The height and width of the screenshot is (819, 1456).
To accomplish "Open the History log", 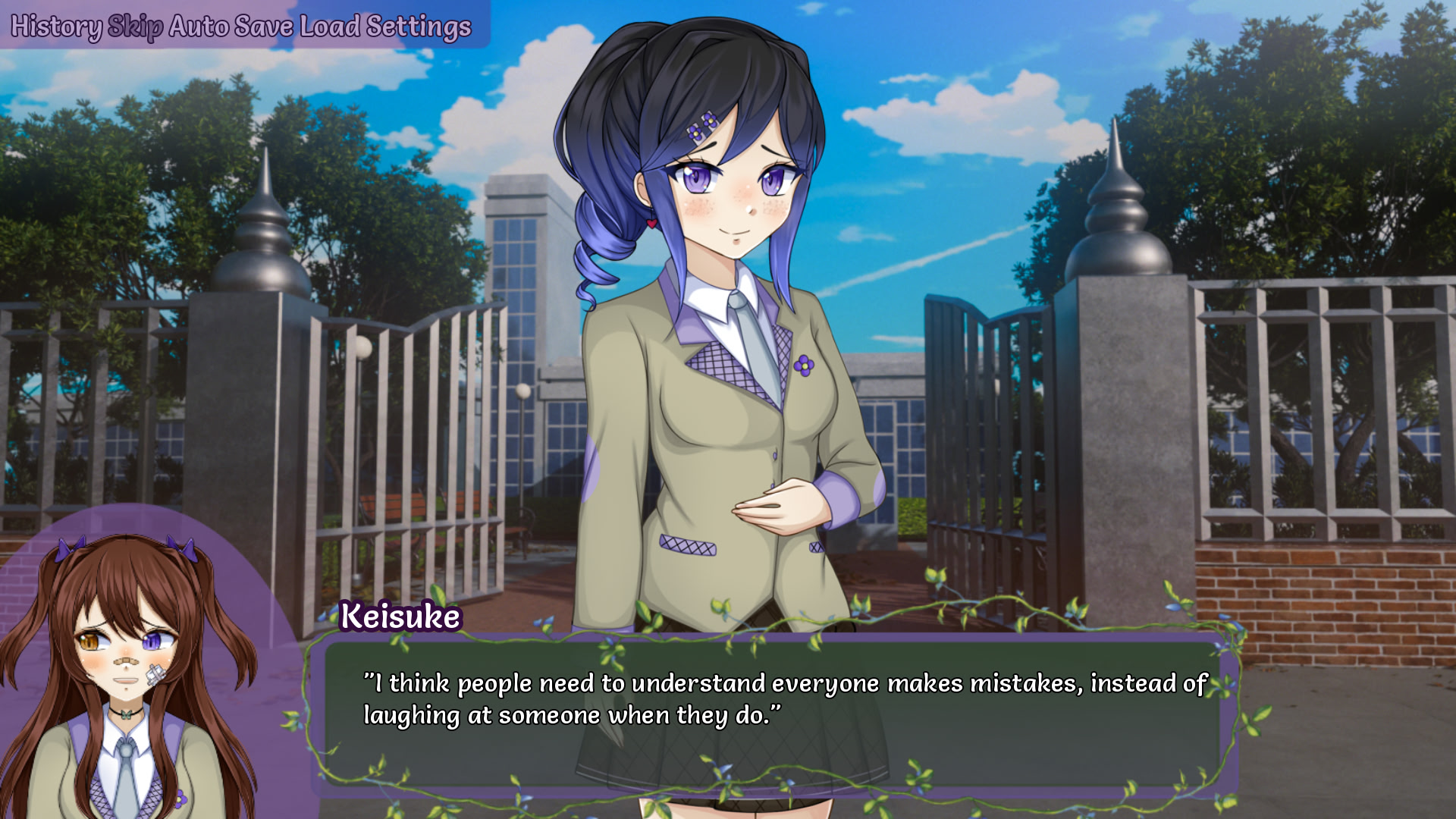I will coord(55,27).
